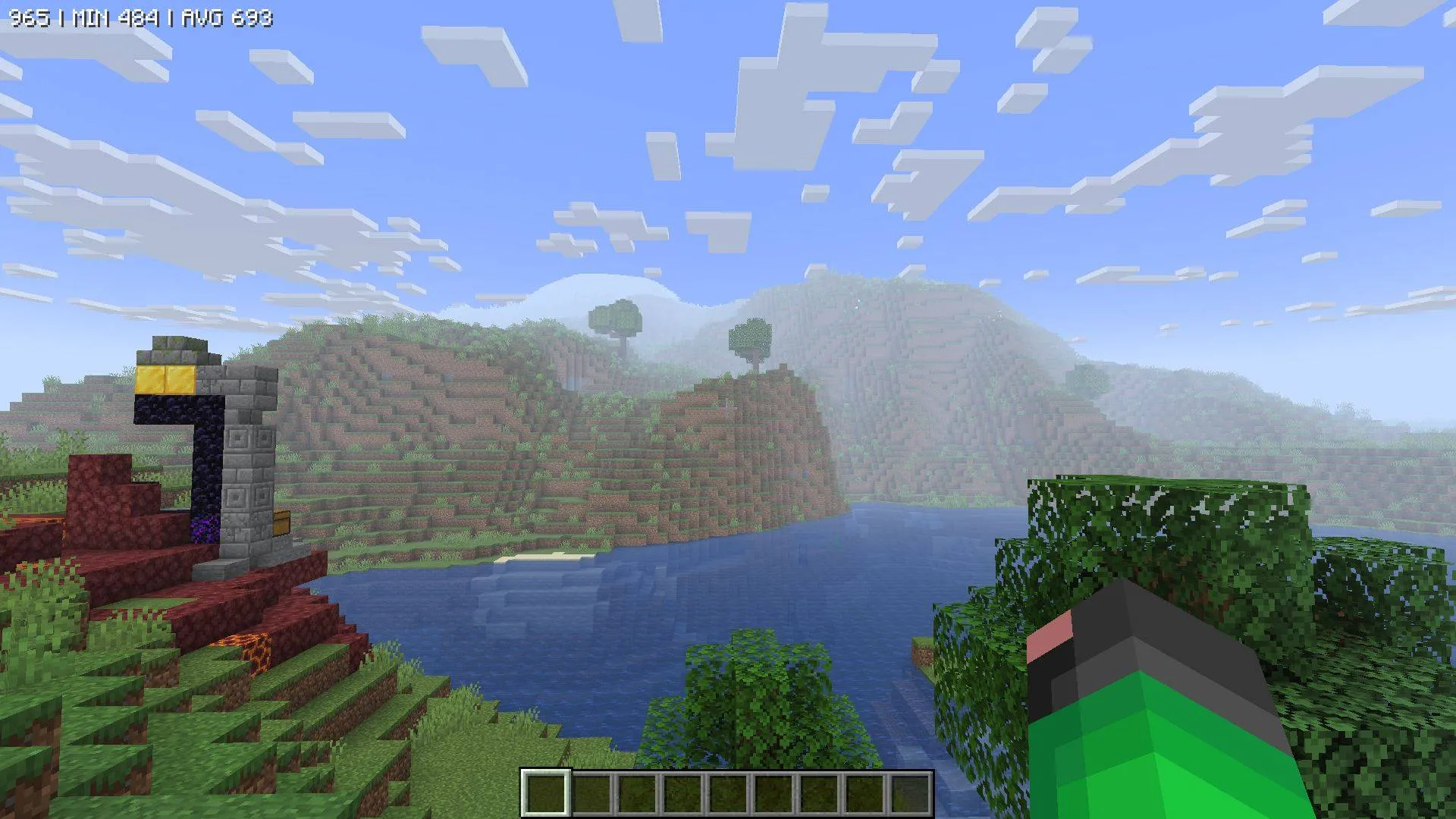The height and width of the screenshot is (819, 1456).
Task: Select the middle hotbar slot
Action: 728,795
